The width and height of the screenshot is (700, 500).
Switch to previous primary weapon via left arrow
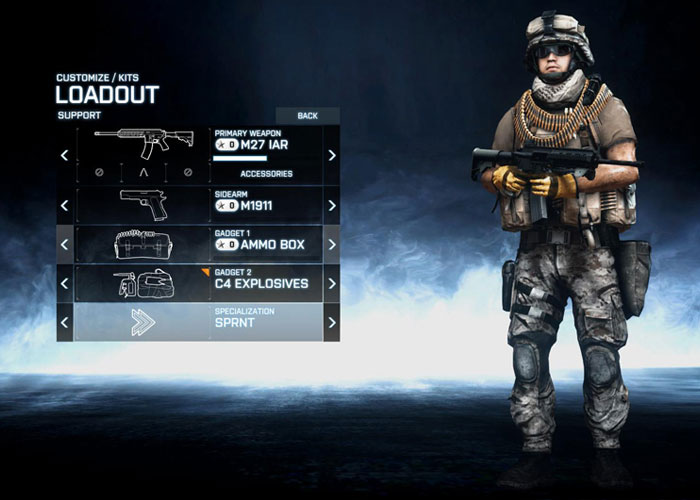coord(65,155)
